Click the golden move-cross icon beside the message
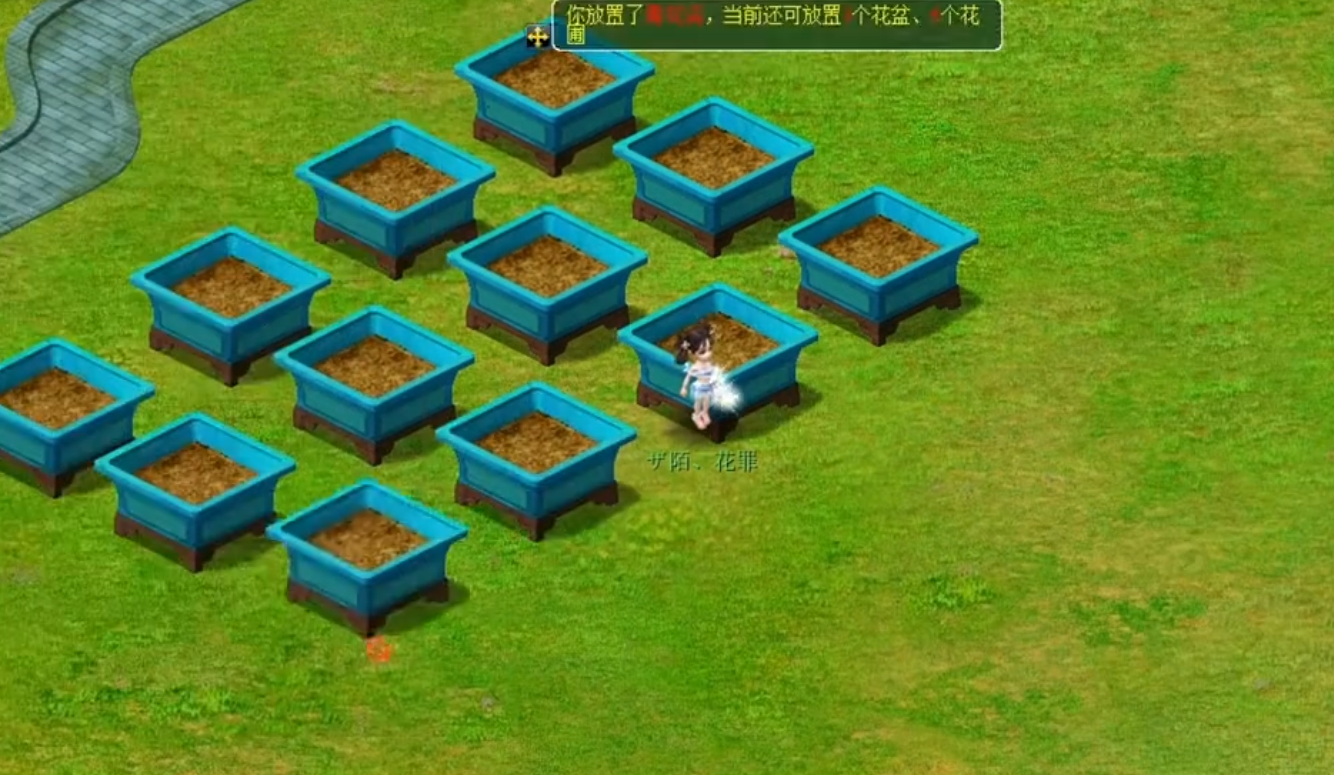Image resolution: width=1334 pixels, height=775 pixels. [x=536, y=38]
